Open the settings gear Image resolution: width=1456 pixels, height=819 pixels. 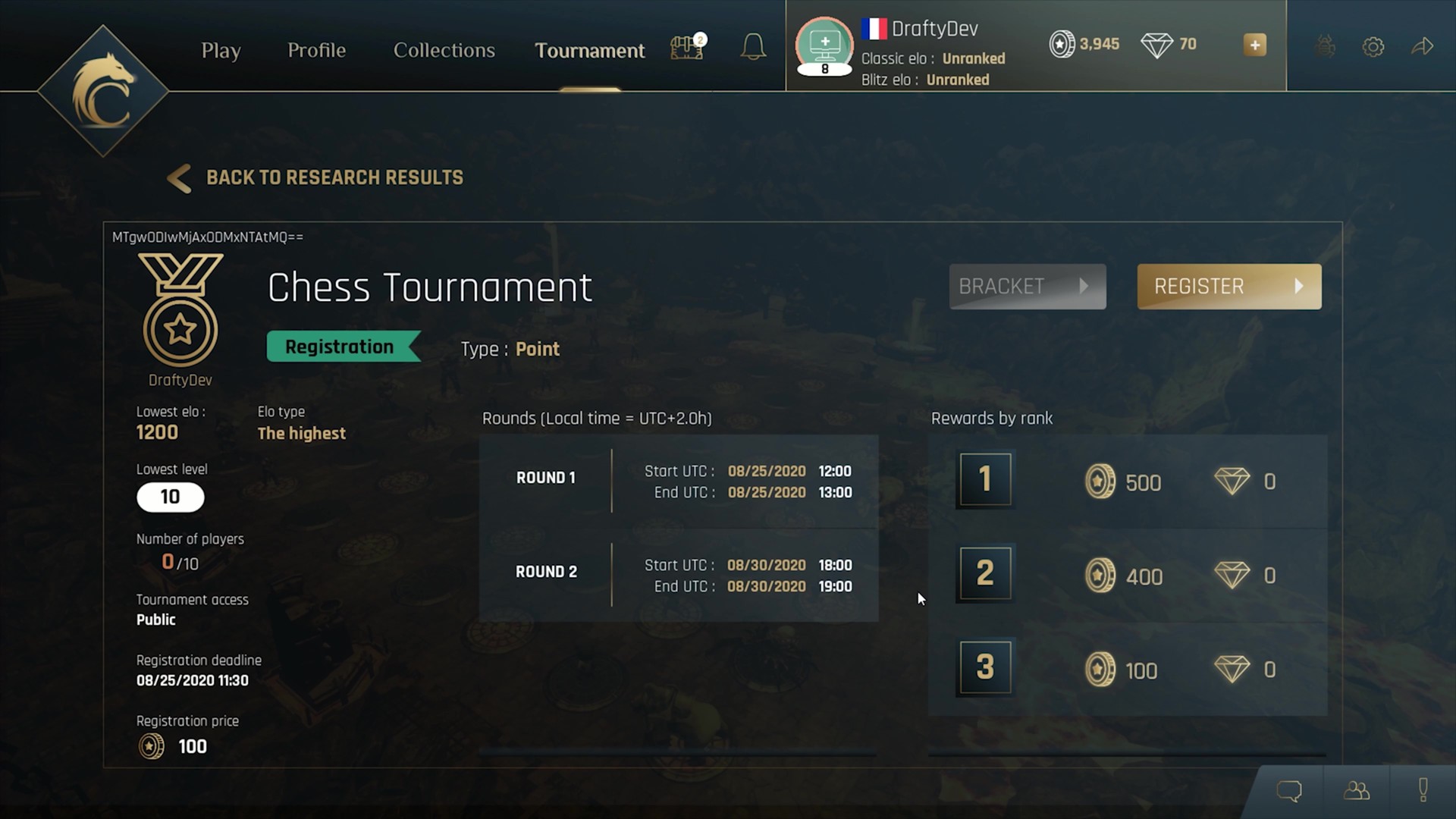(1373, 45)
